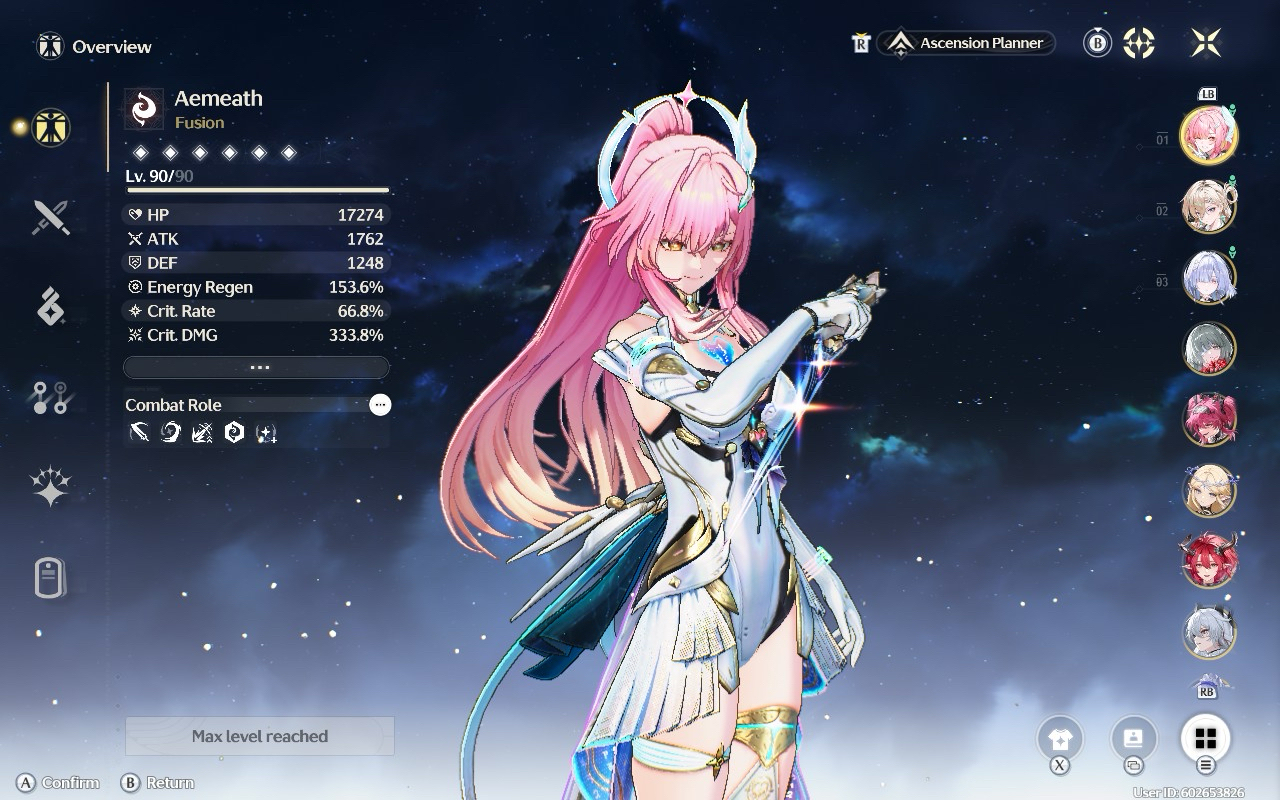Open the Echoes tab below the Weapon tab
The height and width of the screenshot is (800, 1280).
click(x=50, y=307)
